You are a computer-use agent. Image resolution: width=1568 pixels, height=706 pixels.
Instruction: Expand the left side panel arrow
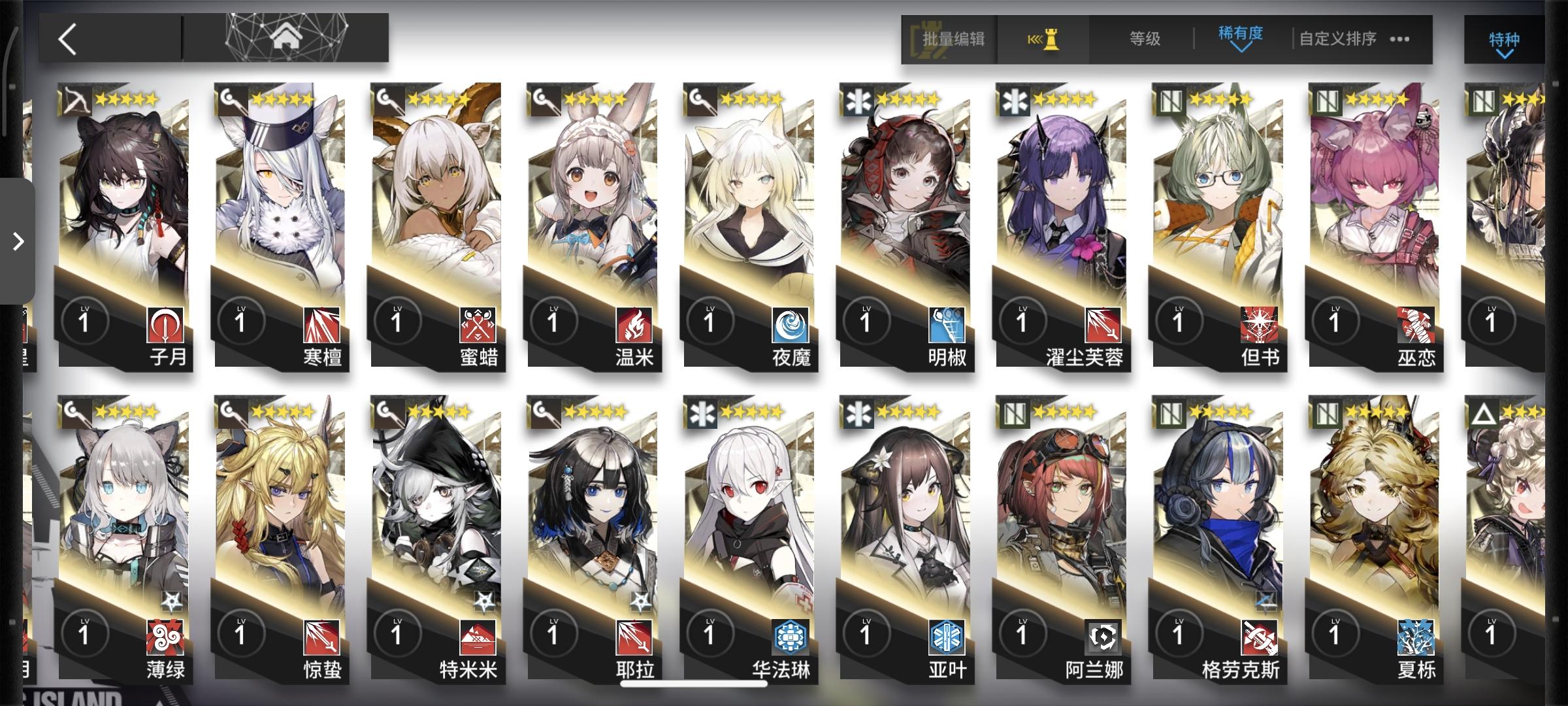click(x=16, y=243)
